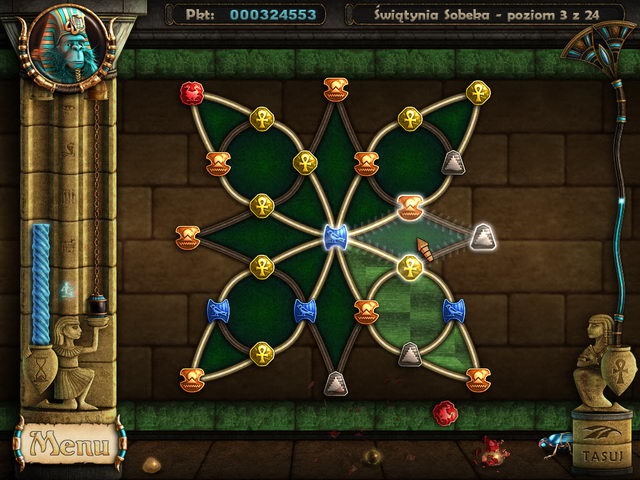Pick the glowing orange urn token
This screenshot has height=480, width=640.
408,206
